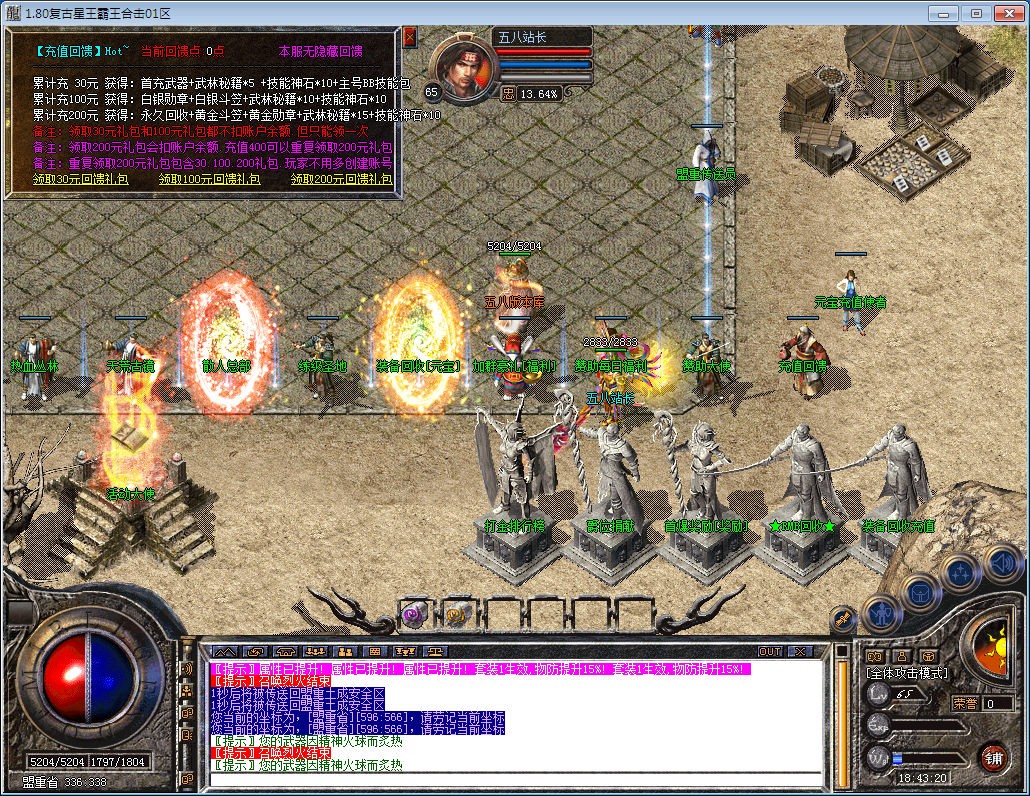The width and height of the screenshot is (1030, 796).
Task: Click the chat text input line
Action: (515, 778)
